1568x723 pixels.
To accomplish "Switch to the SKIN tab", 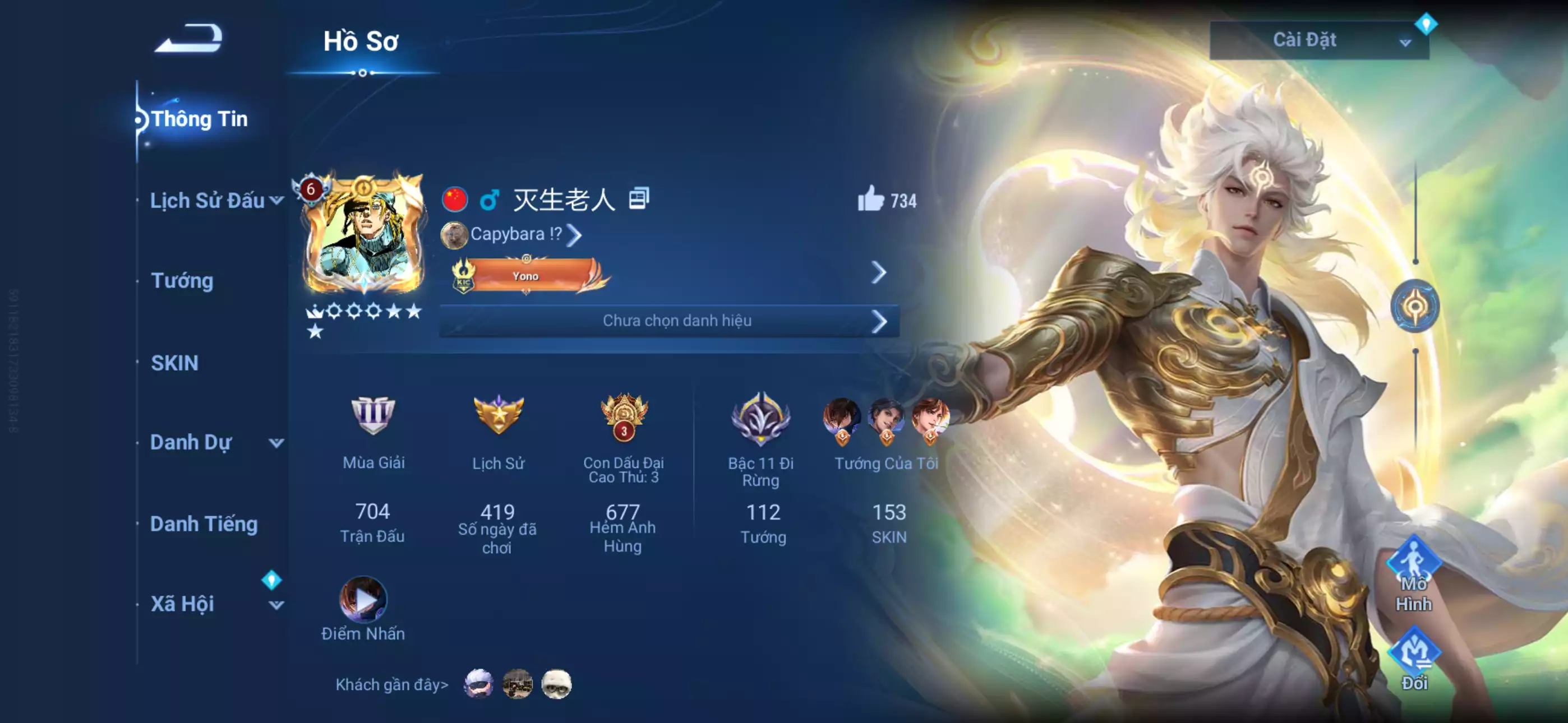I will 175,363.
